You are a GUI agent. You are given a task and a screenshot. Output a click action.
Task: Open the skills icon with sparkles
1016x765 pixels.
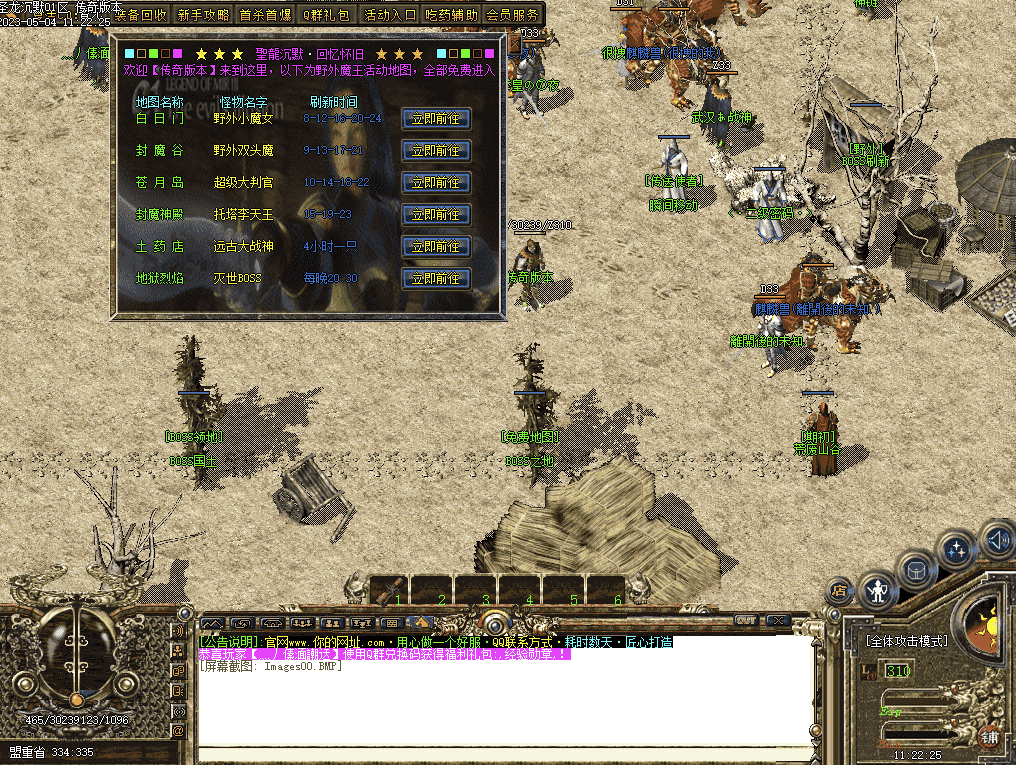click(957, 549)
